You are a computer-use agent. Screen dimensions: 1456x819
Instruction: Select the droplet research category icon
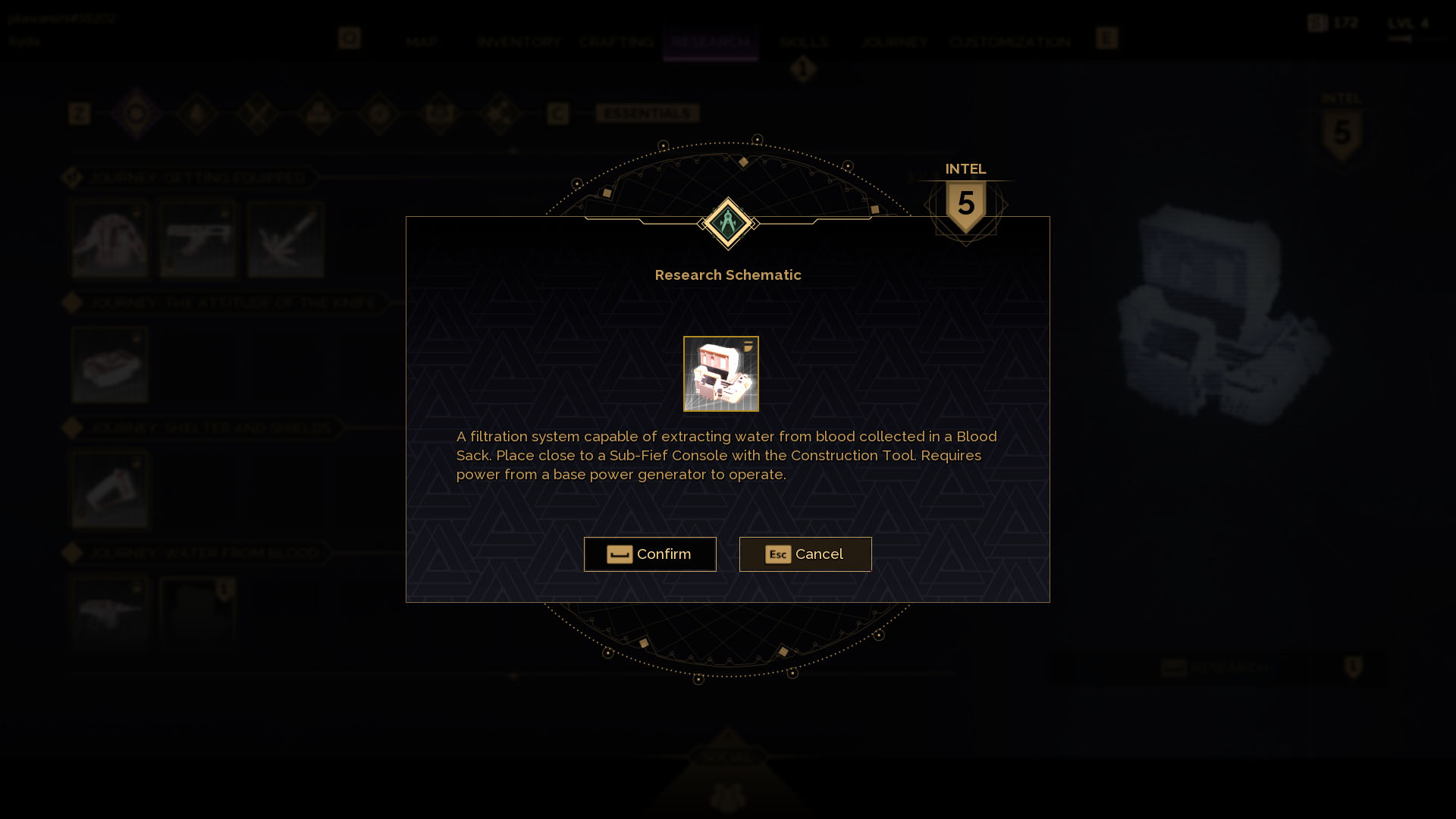pos(198,114)
